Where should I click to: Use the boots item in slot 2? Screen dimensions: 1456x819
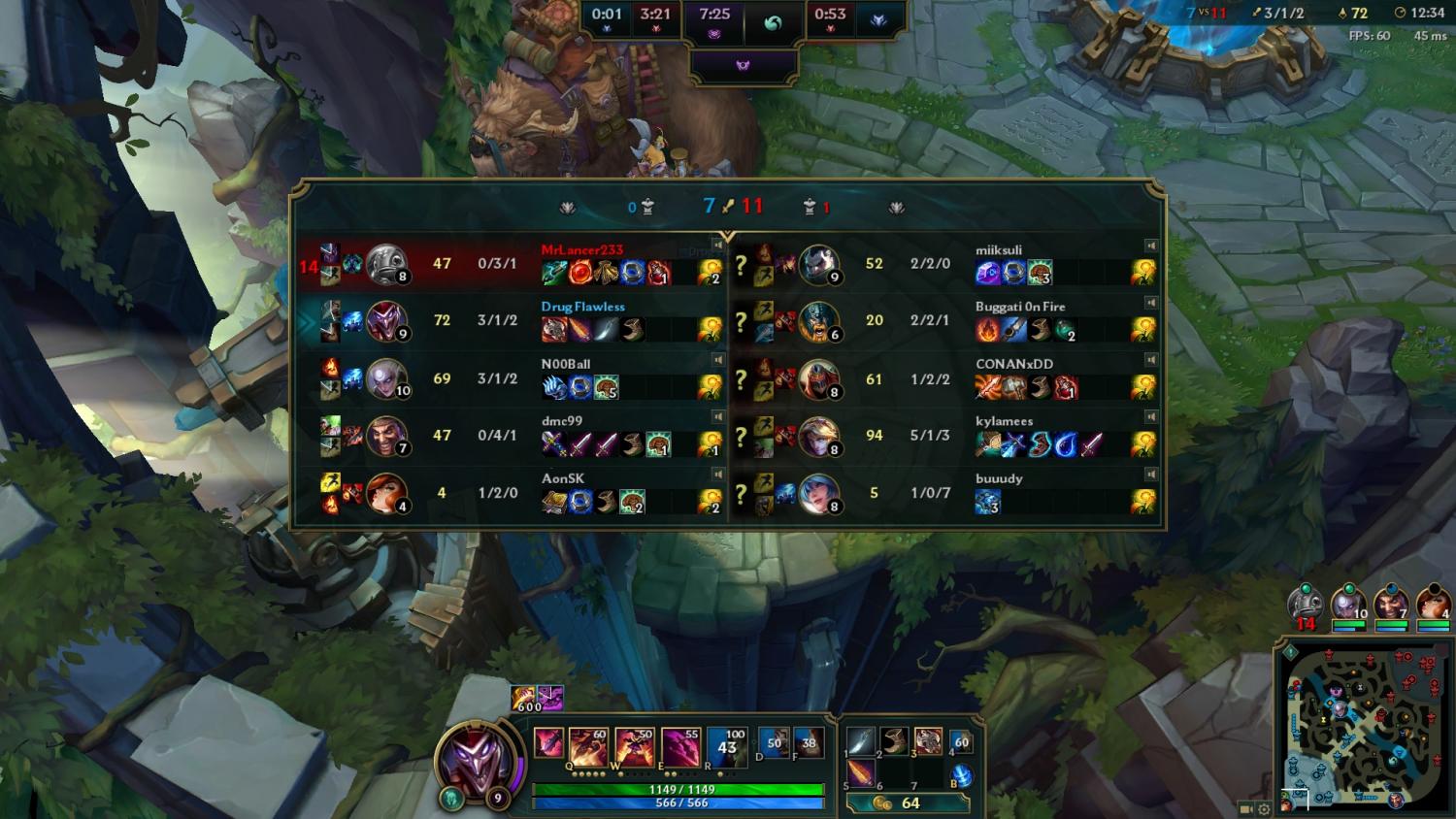(894, 742)
